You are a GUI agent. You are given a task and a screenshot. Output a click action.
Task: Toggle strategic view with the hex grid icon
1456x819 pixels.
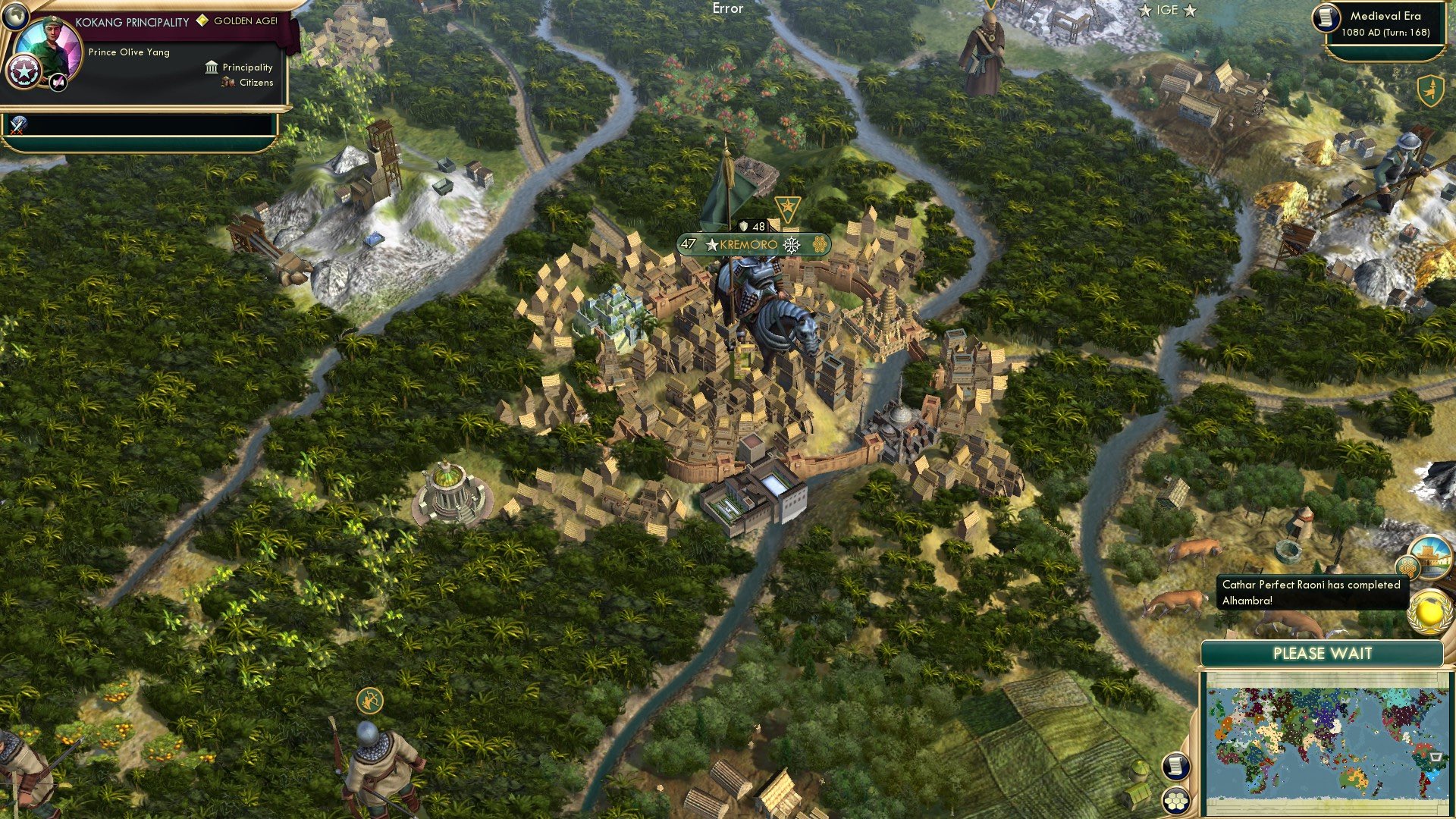click(x=1175, y=801)
